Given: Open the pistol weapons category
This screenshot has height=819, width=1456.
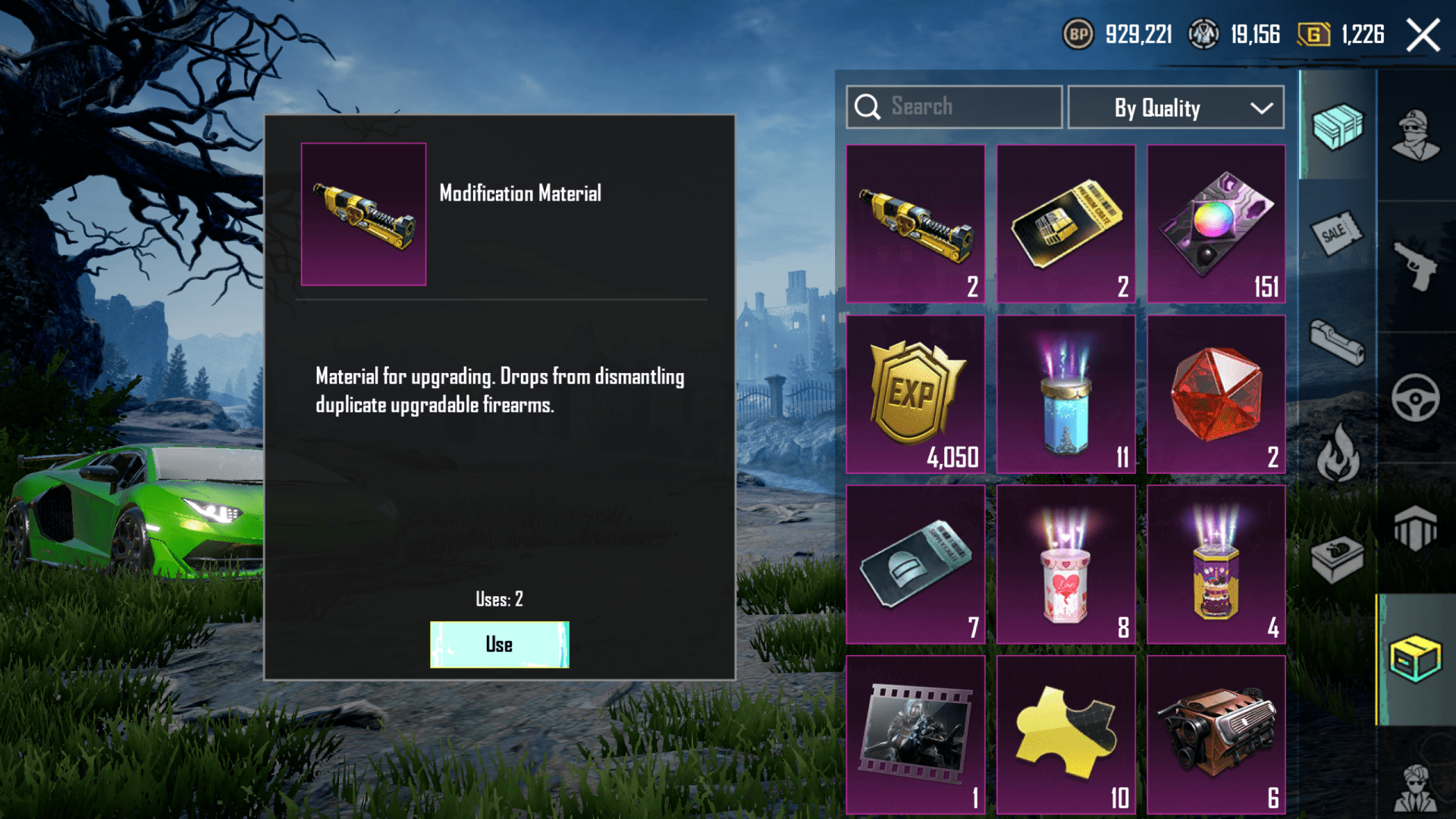Looking at the screenshot, I should click(1415, 265).
